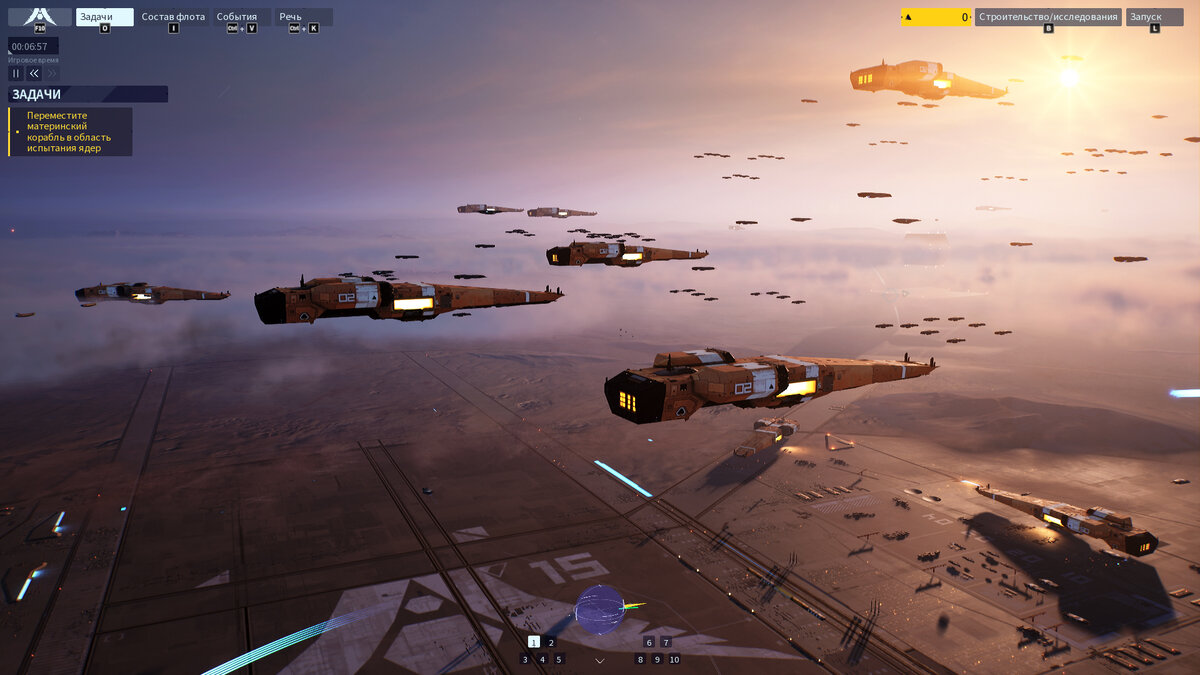Select the Задачи tab
This screenshot has height=675, width=1200.
[104, 17]
